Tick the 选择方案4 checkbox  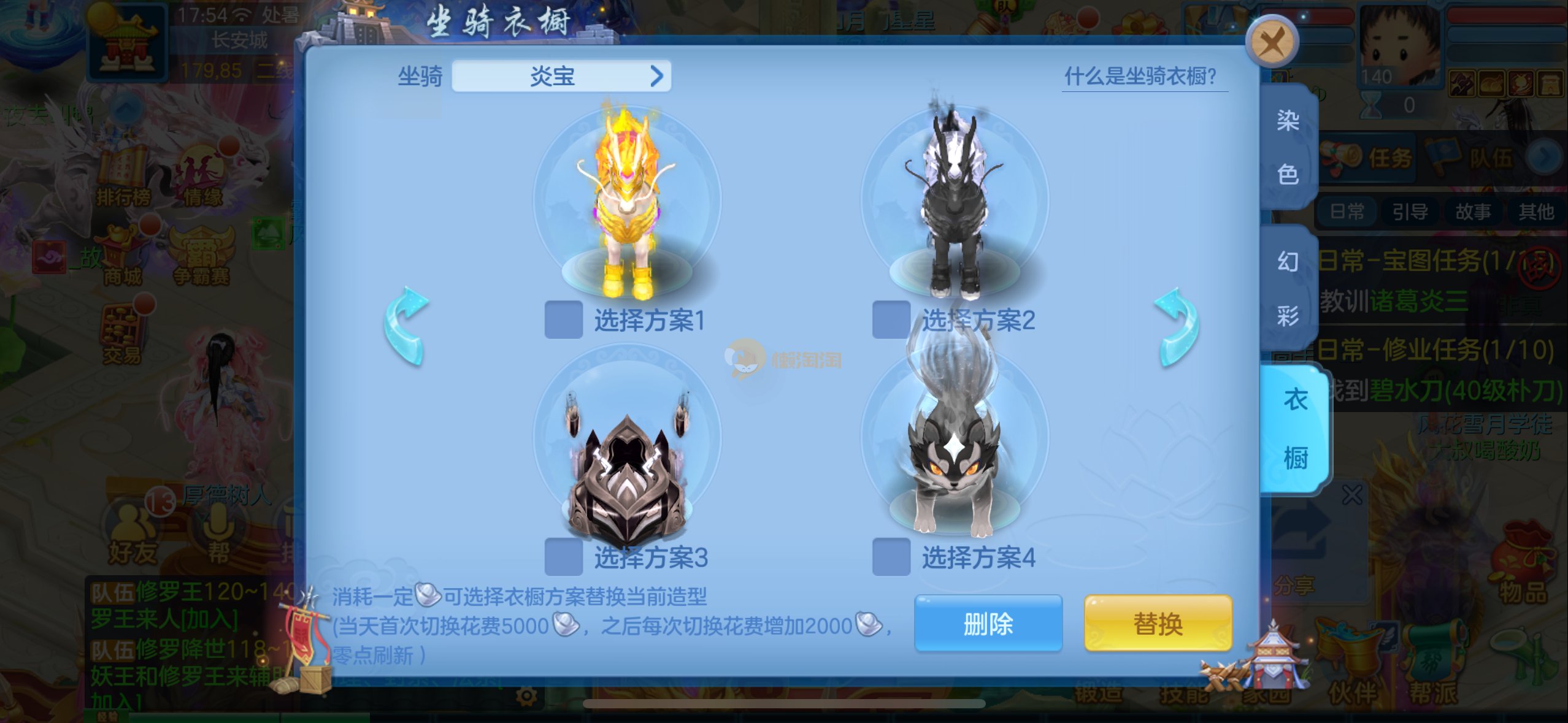tap(891, 557)
